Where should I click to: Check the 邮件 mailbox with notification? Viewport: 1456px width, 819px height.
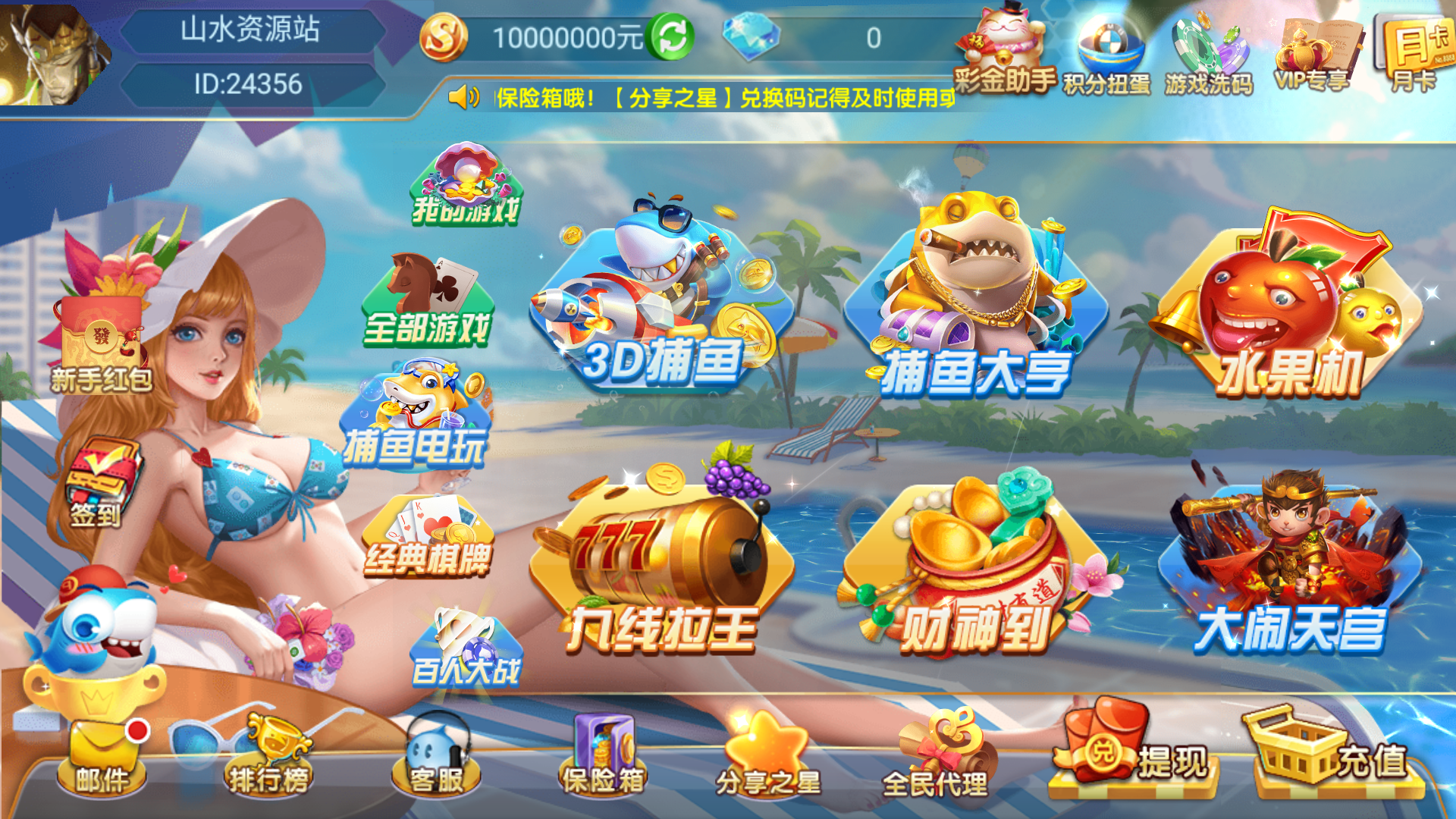pyautogui.click(x=102, y=751)
